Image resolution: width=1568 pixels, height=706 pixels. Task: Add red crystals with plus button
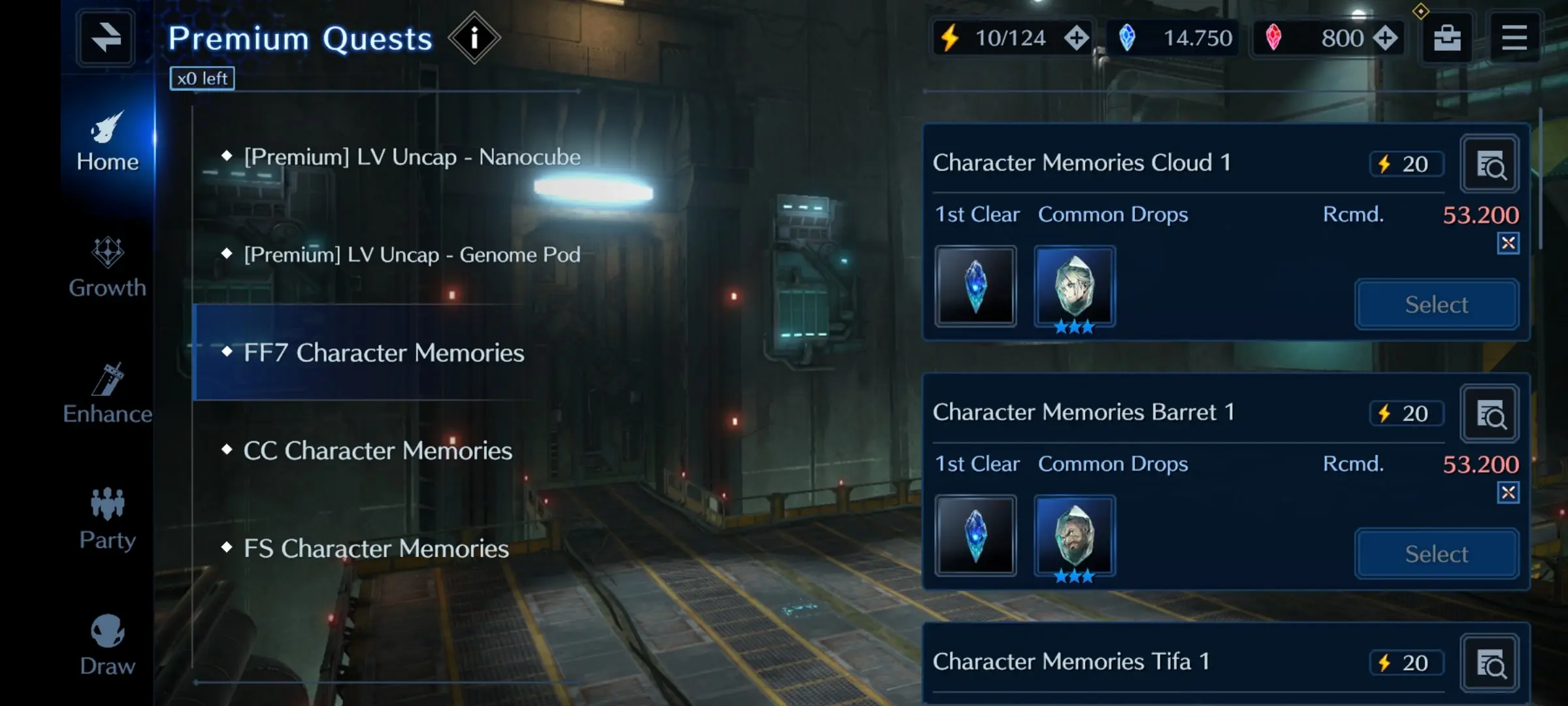tap(1384, 38)
